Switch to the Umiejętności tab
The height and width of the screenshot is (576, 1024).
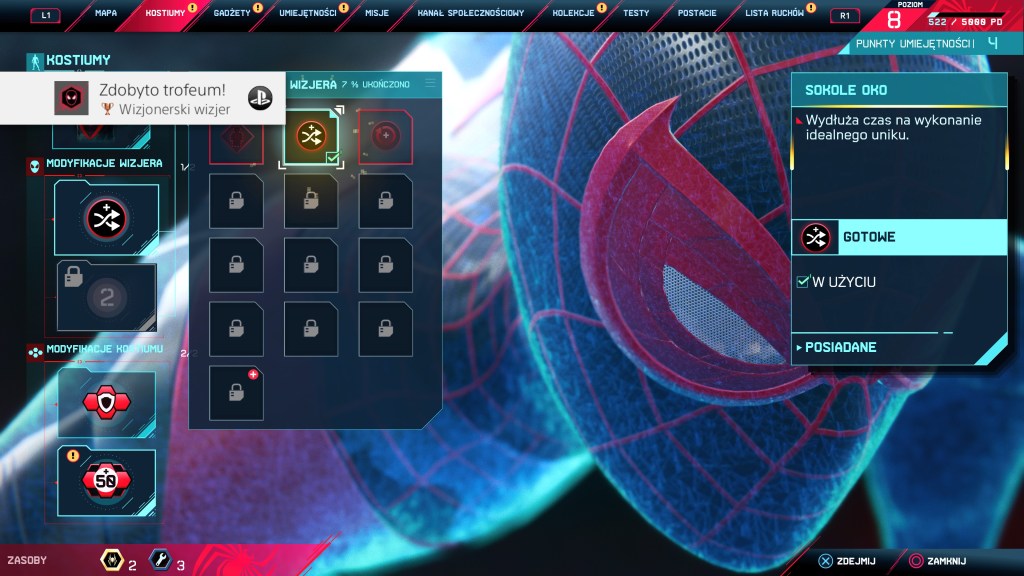(307, 13)
